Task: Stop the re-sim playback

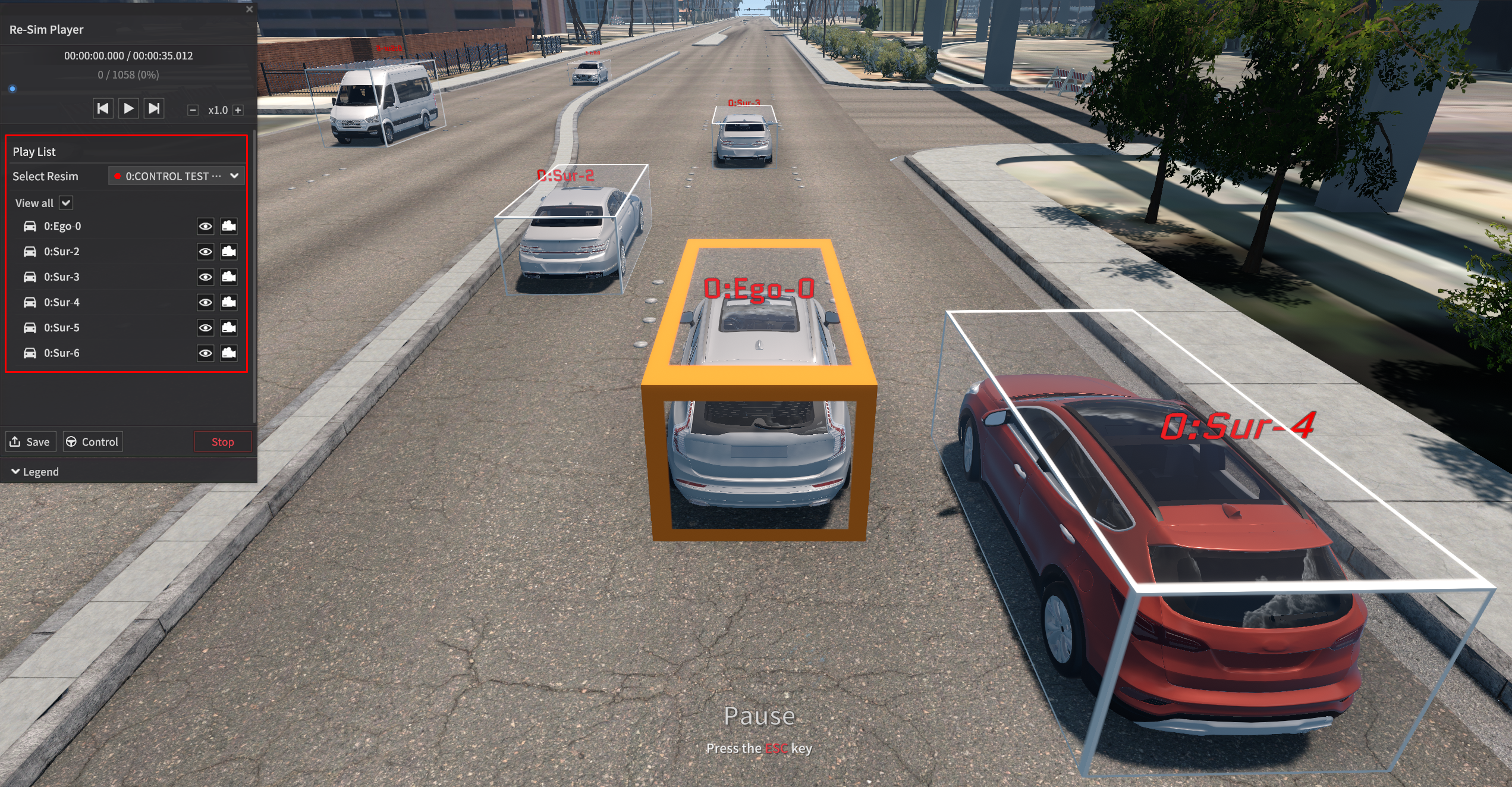Action: 222,442
